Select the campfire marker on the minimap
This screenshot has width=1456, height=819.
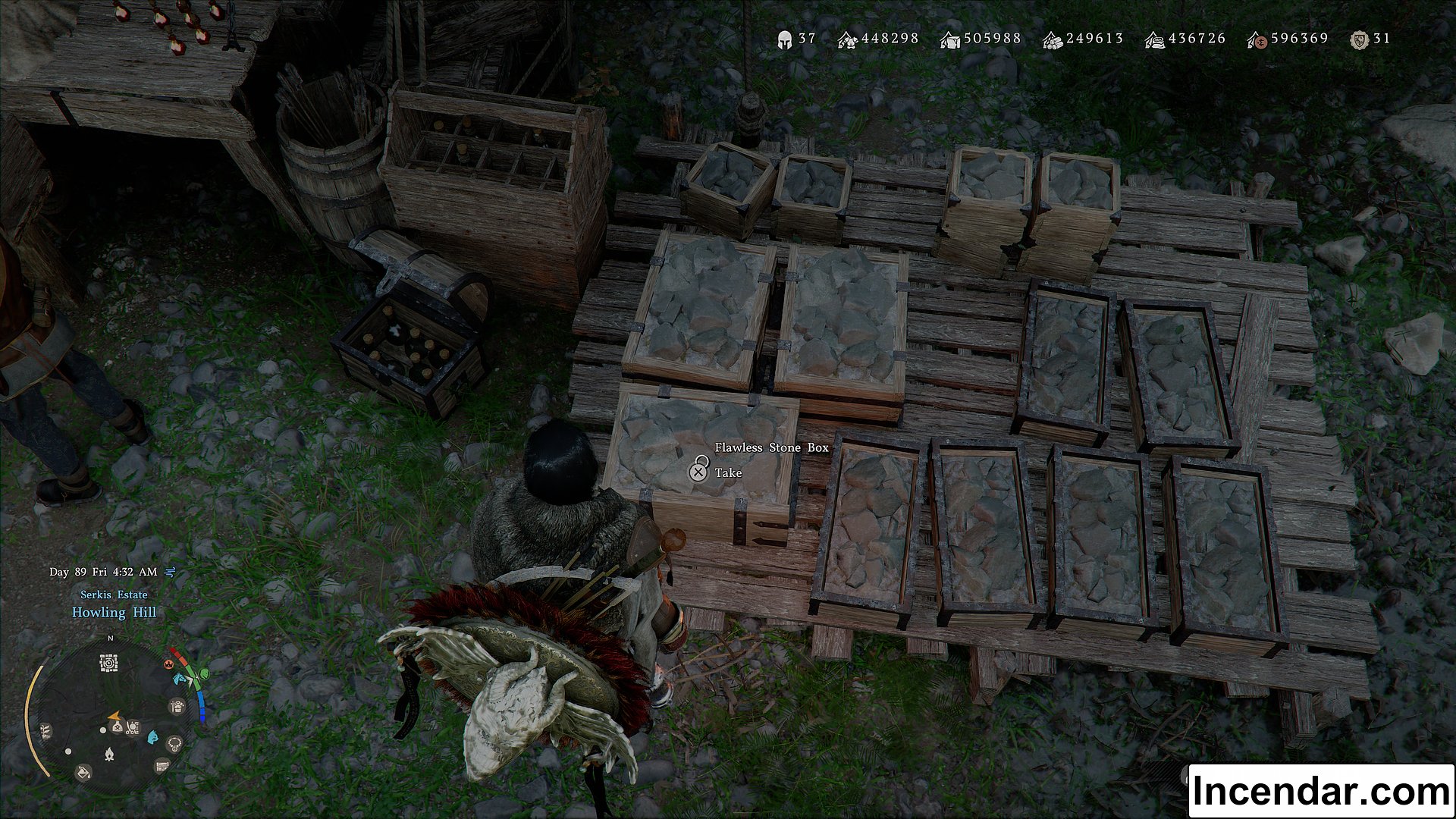pyautogui.click(x=108, y=755)
